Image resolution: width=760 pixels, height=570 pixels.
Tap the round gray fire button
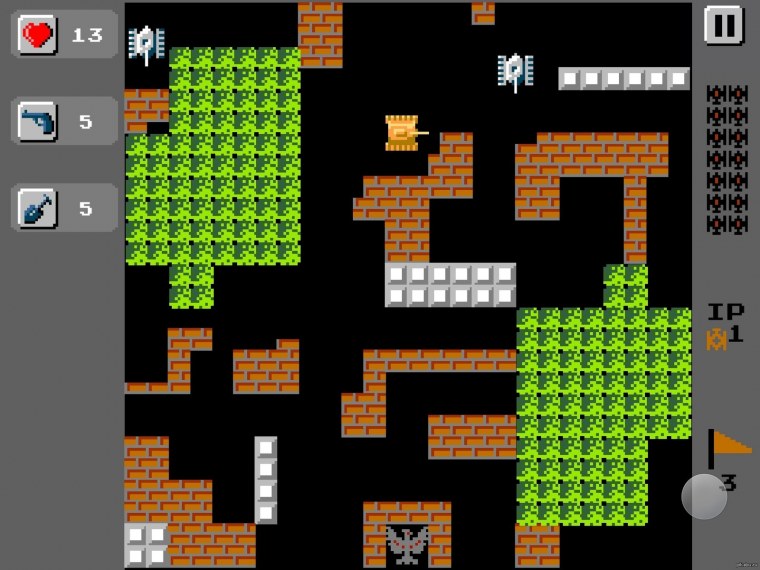click(704, 495)
